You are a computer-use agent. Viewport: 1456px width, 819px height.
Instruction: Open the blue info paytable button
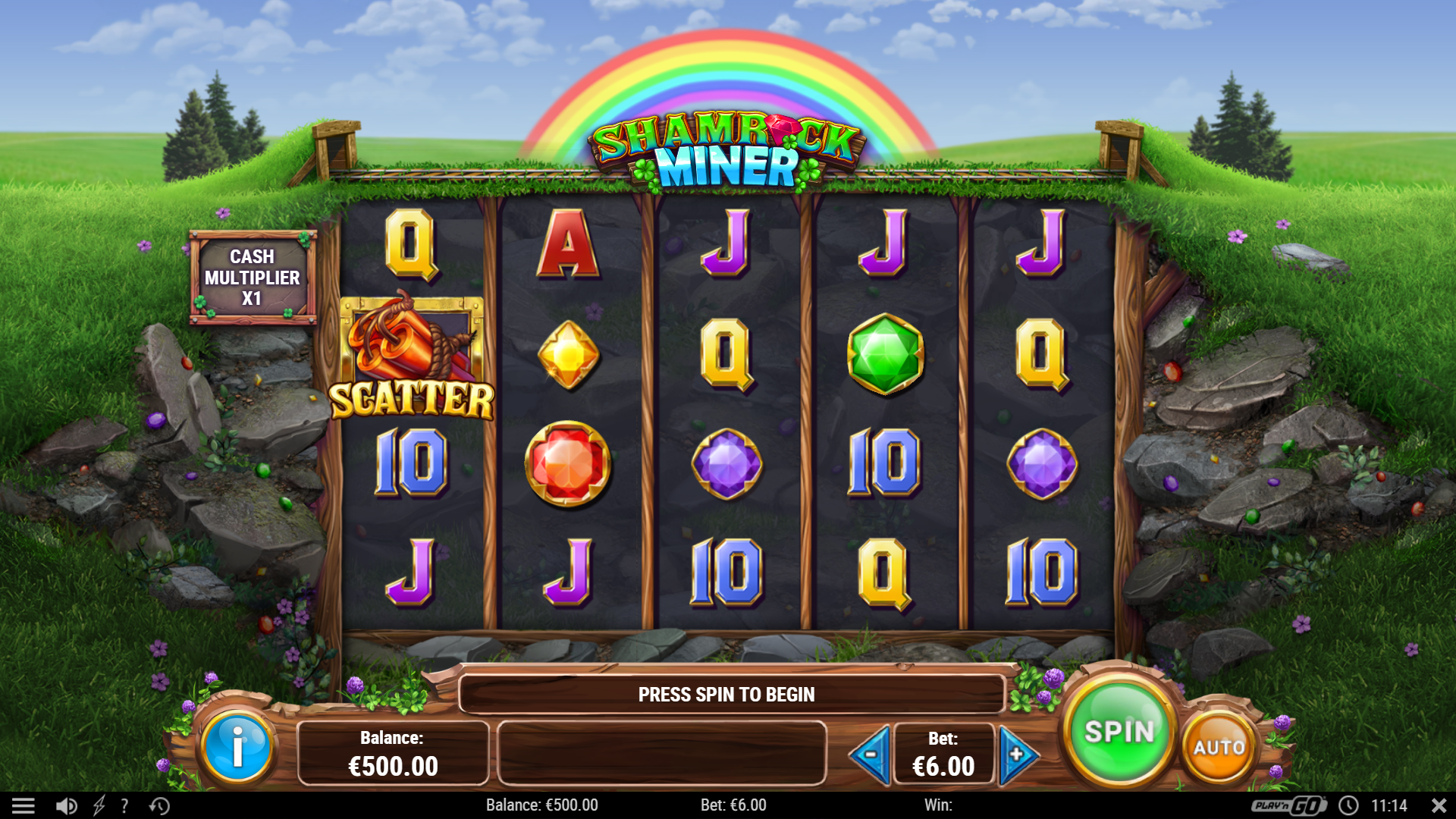pos(237,747)
